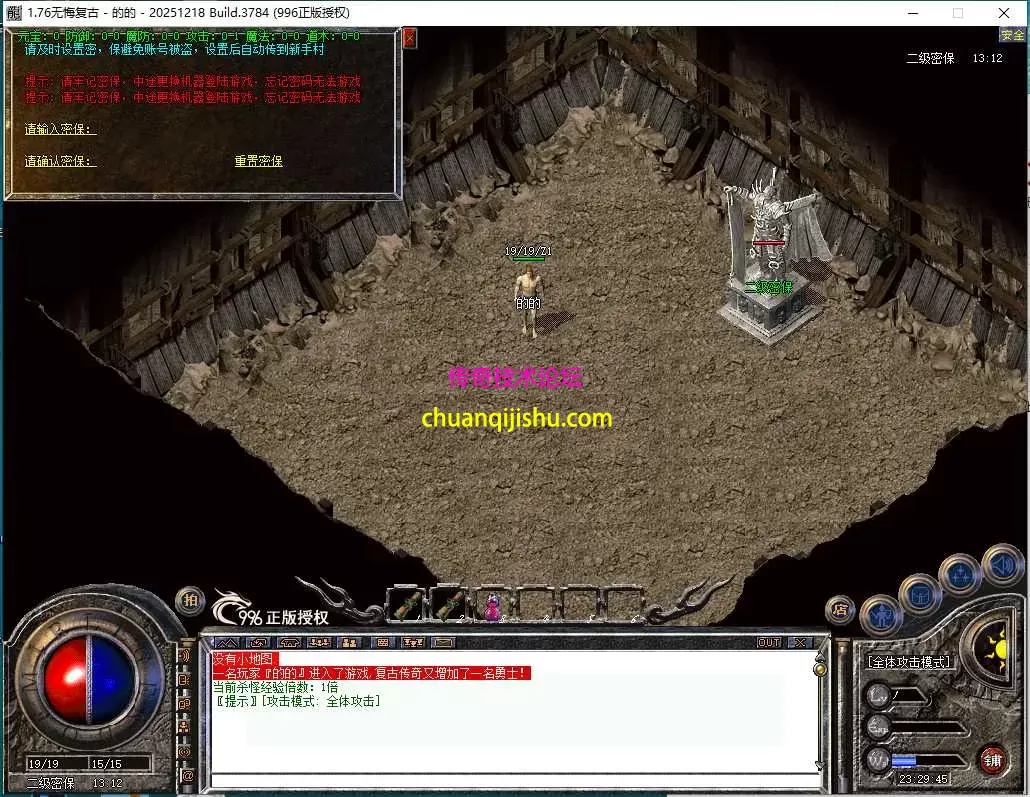Image resolution: width=1030 pixels, height=797 pixels.
Task: Open the 铺 red stall button
Action: coord(992,759)
